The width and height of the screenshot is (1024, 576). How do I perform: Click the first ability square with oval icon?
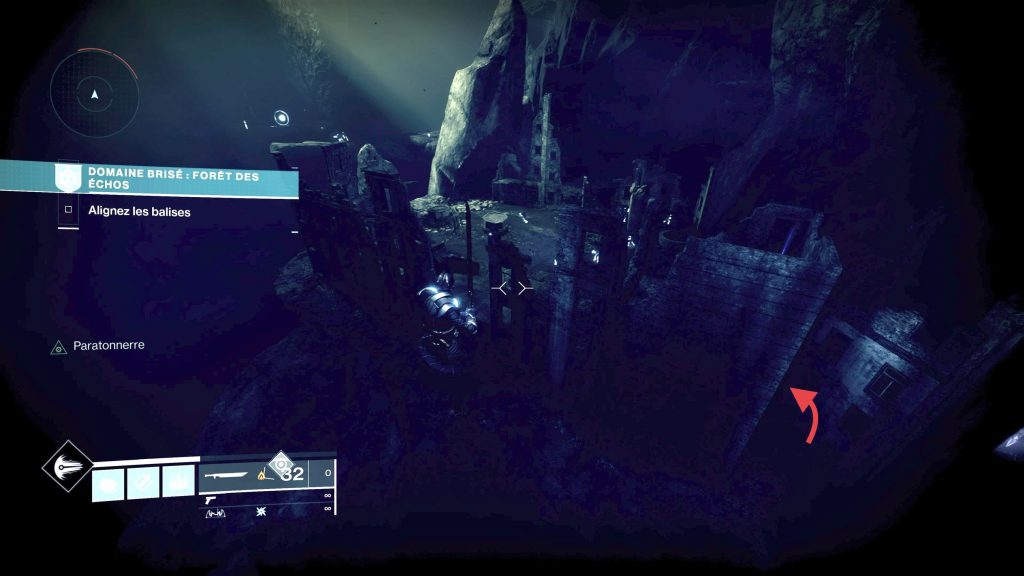click(108, 483)
